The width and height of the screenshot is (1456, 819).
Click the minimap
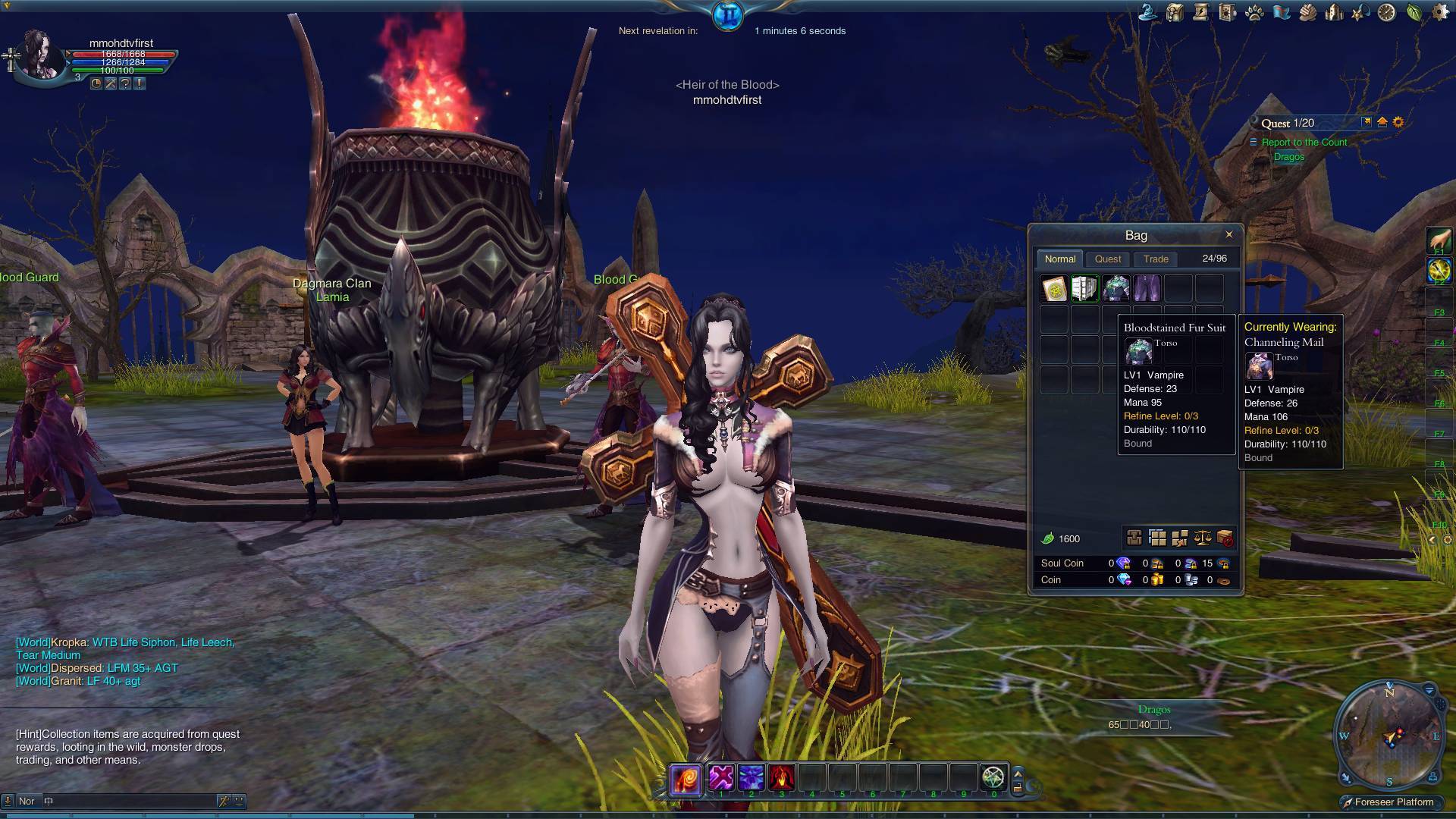click(x=1389, y=735)
